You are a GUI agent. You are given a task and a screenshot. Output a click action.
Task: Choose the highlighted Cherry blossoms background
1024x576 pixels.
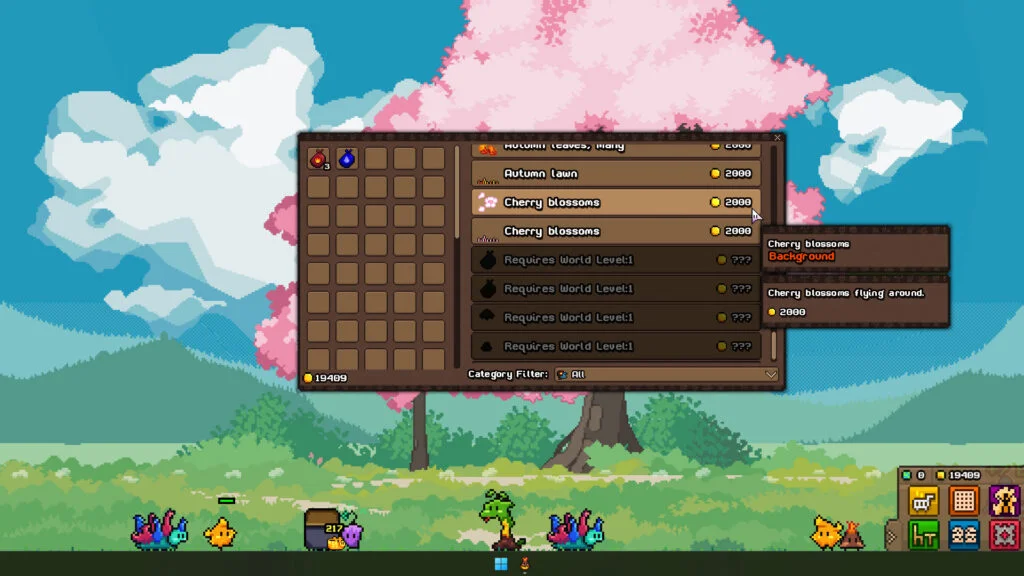(616, 203)
